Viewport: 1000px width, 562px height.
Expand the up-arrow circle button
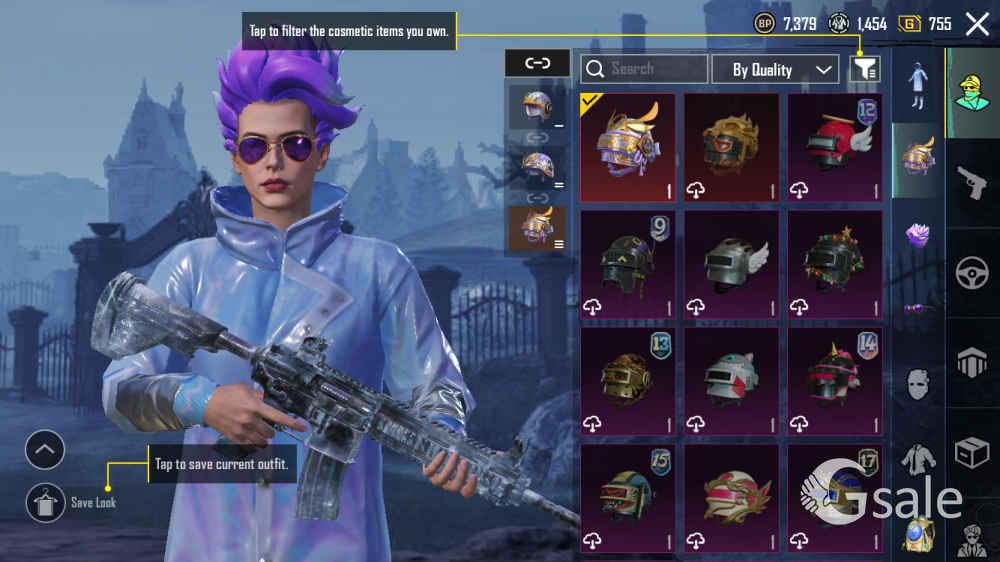click(x=45, y=450)
